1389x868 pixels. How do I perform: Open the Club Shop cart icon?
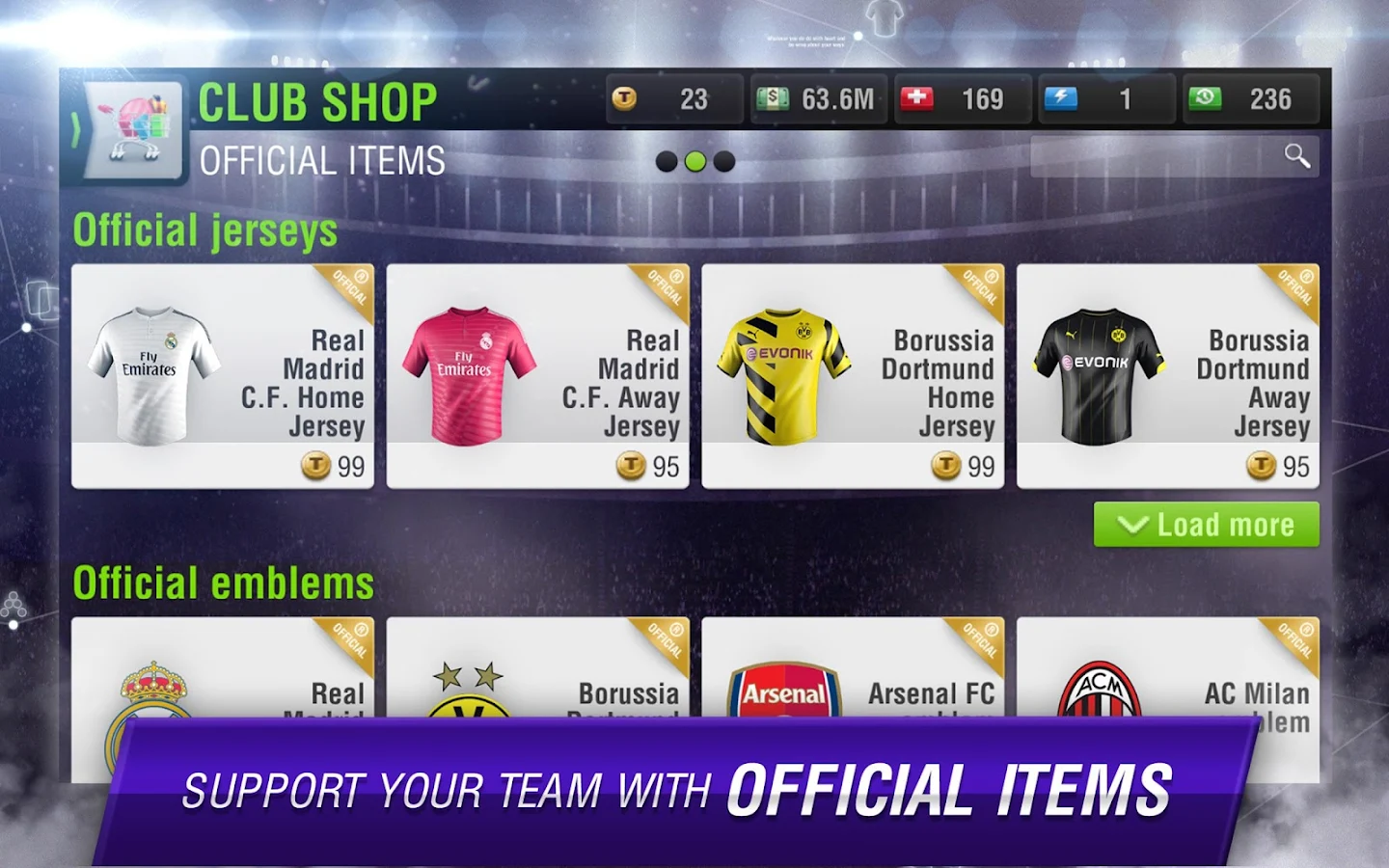pyautogui.click(x=135, y=130)
